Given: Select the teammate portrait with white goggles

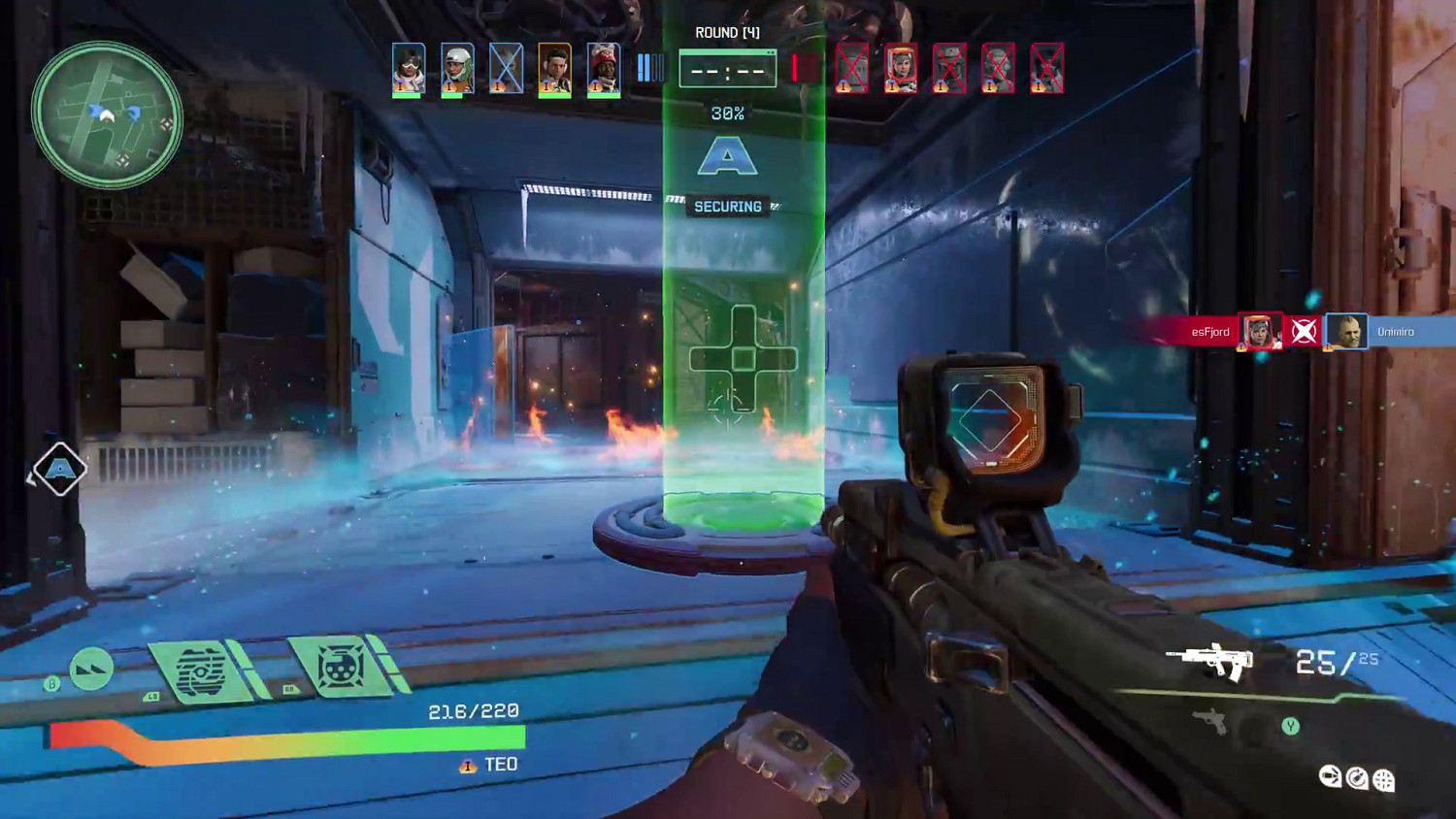Looking at the screenshot, I should [409, 69].
